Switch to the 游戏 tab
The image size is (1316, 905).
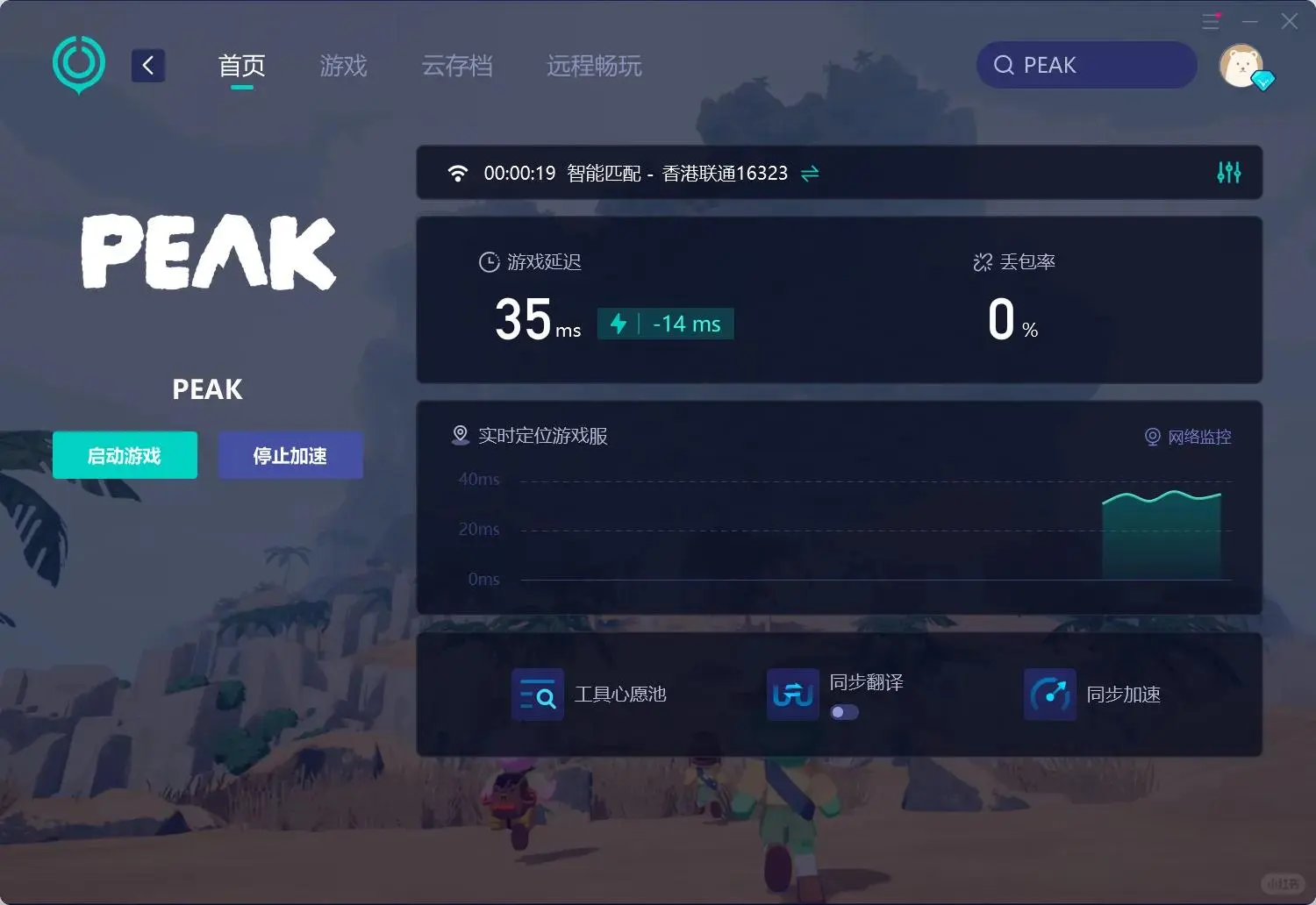[343, 66]
